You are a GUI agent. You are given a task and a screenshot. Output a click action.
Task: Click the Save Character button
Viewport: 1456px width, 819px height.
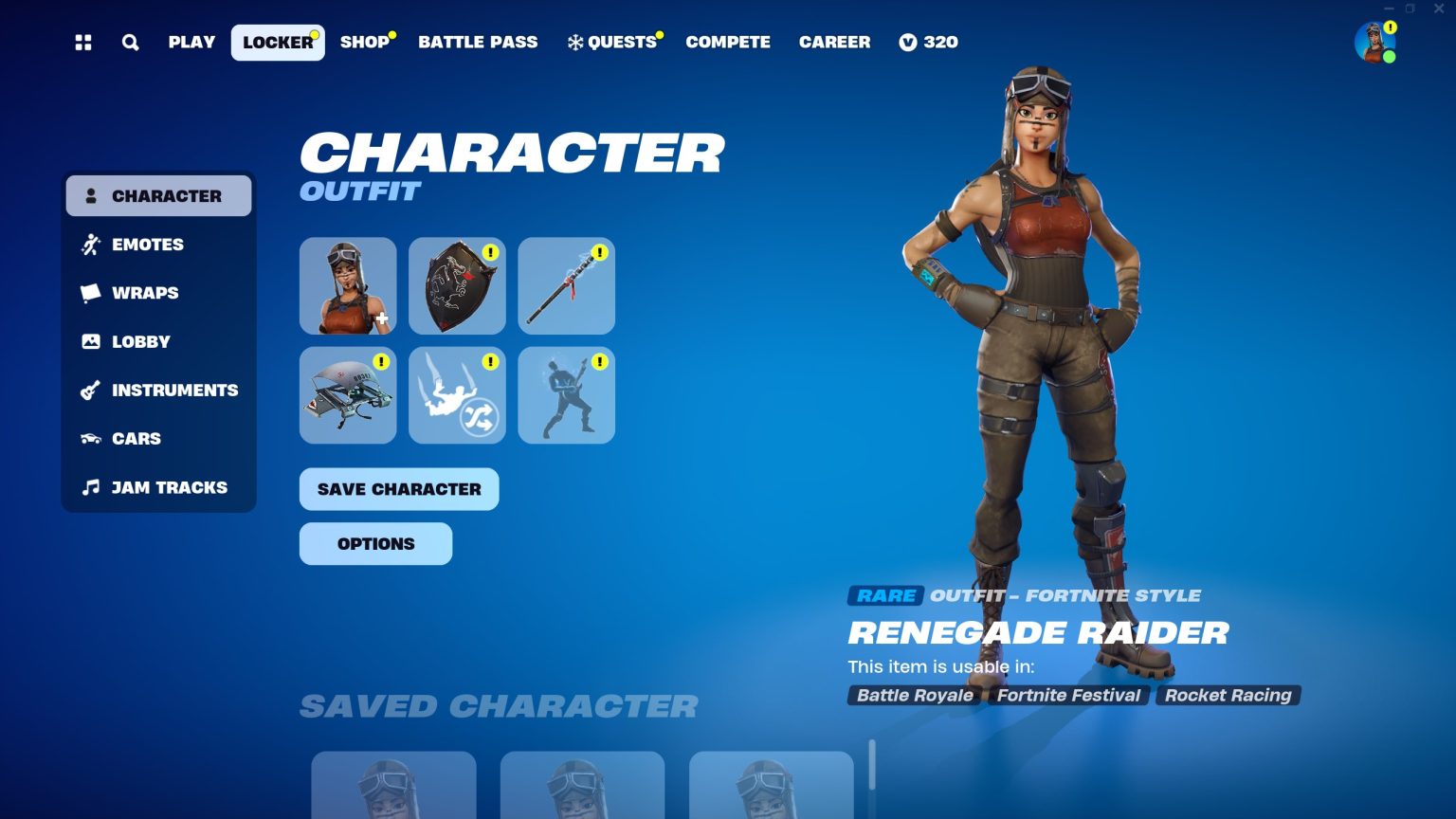pyautogui.click(x=398, y=489)
